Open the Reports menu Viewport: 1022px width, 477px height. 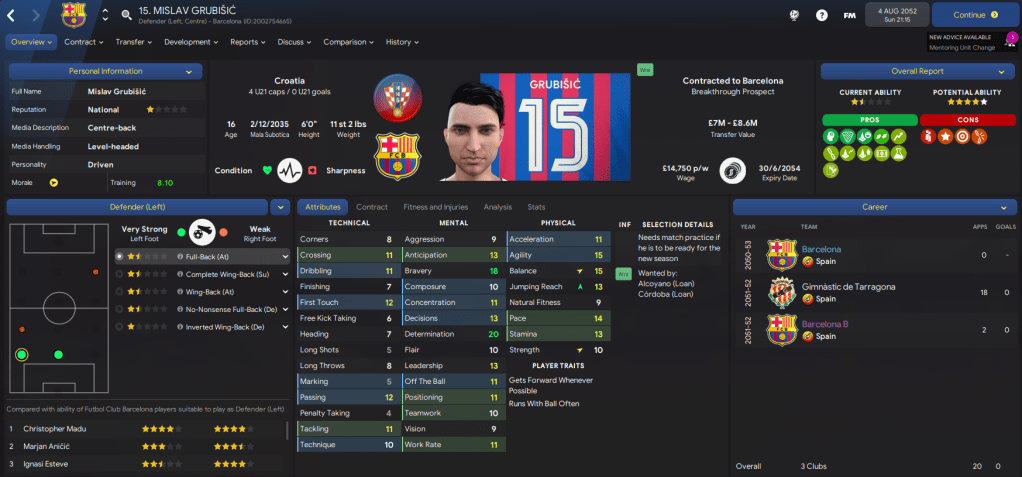coord(248,42)
